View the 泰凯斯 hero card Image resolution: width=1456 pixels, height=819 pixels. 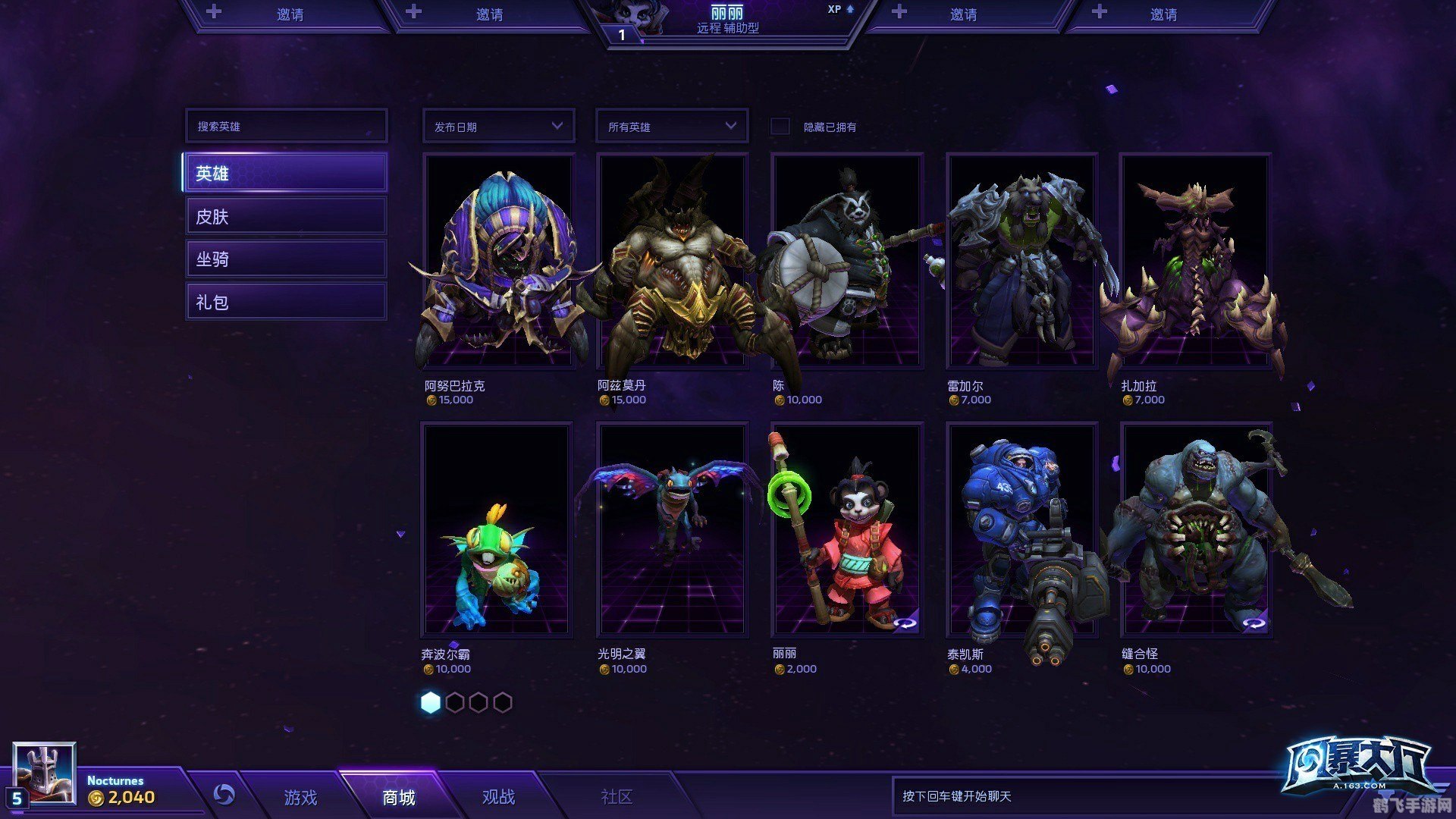pos(1021,529)
